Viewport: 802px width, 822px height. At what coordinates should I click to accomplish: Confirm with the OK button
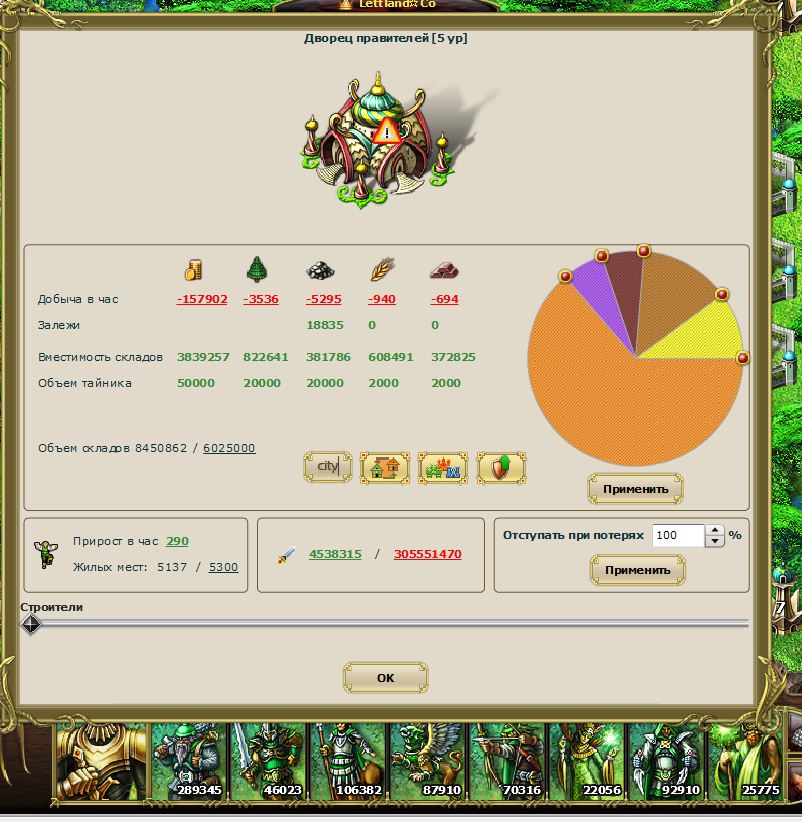pos(385,678)
